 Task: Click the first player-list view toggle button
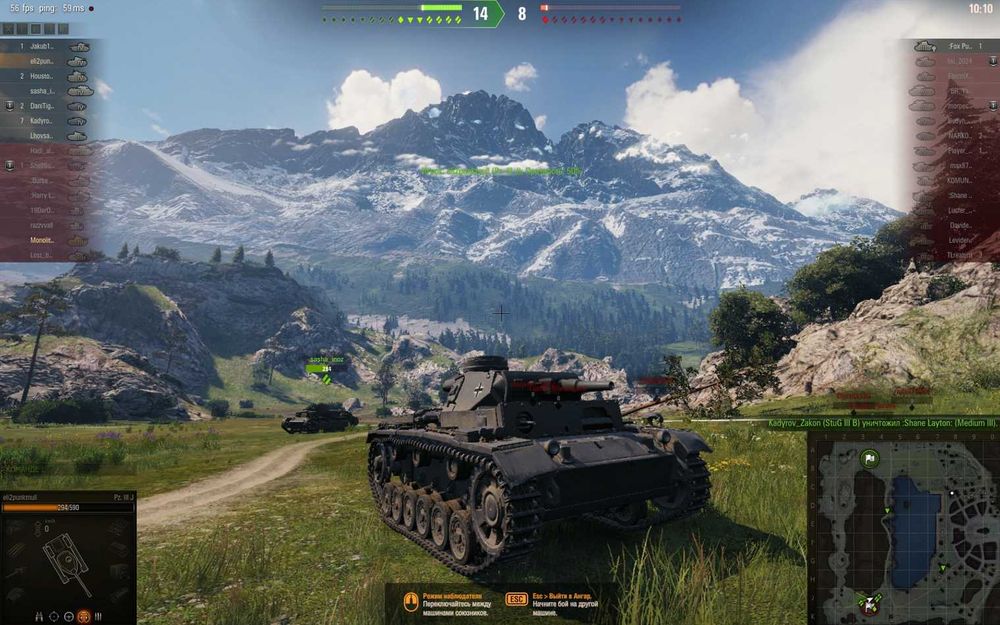7,29
